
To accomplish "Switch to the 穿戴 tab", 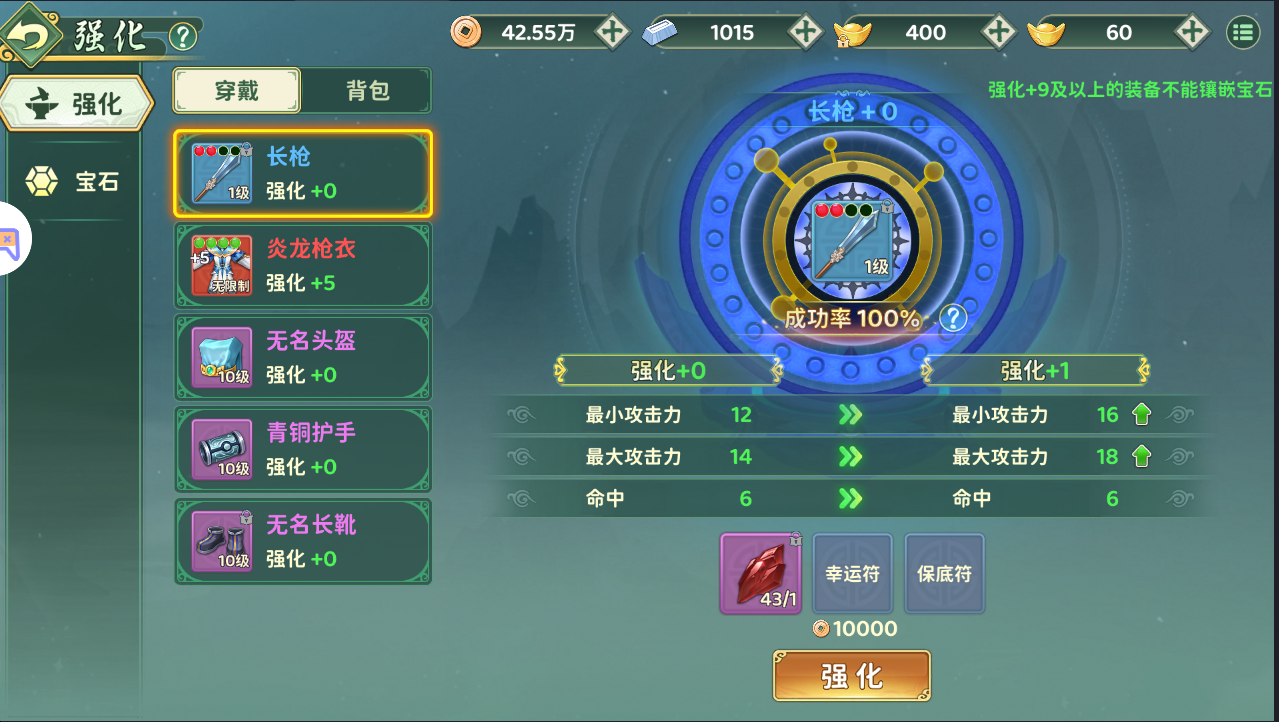I will 237,91.
